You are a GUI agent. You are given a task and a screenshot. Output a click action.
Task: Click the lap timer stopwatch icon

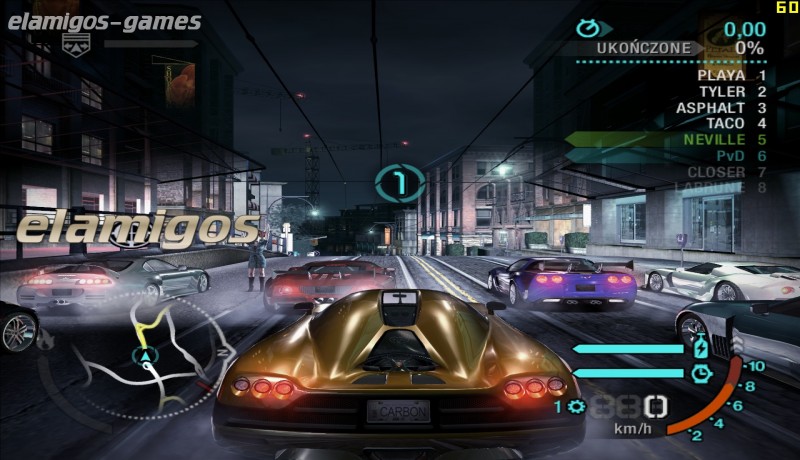coord(588,29)
